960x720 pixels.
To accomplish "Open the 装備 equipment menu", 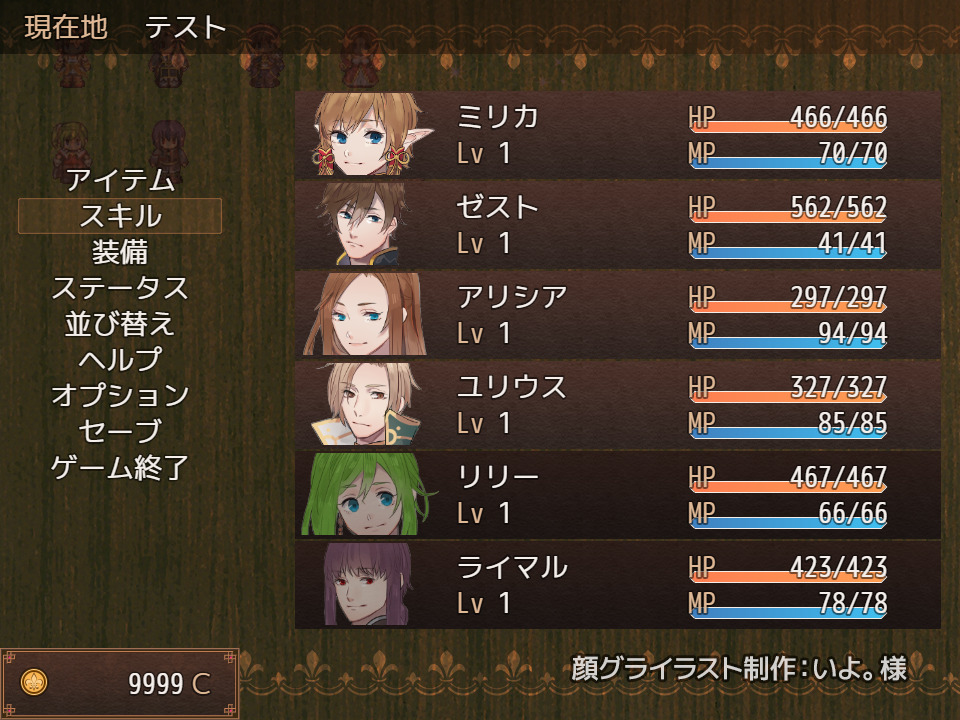I will pos(120,252).
